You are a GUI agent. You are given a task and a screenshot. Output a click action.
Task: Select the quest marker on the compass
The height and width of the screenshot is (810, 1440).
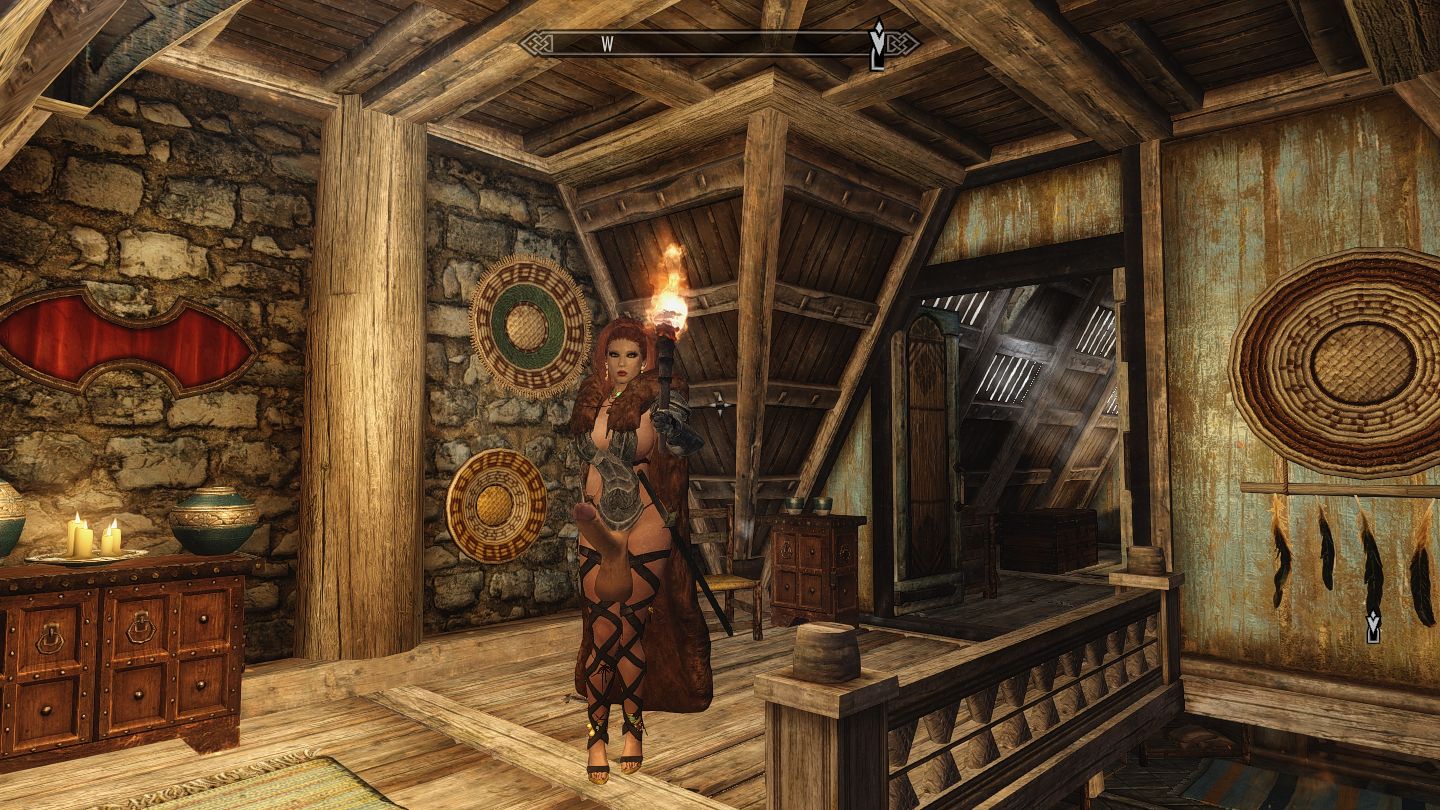[x=878, y=46]
